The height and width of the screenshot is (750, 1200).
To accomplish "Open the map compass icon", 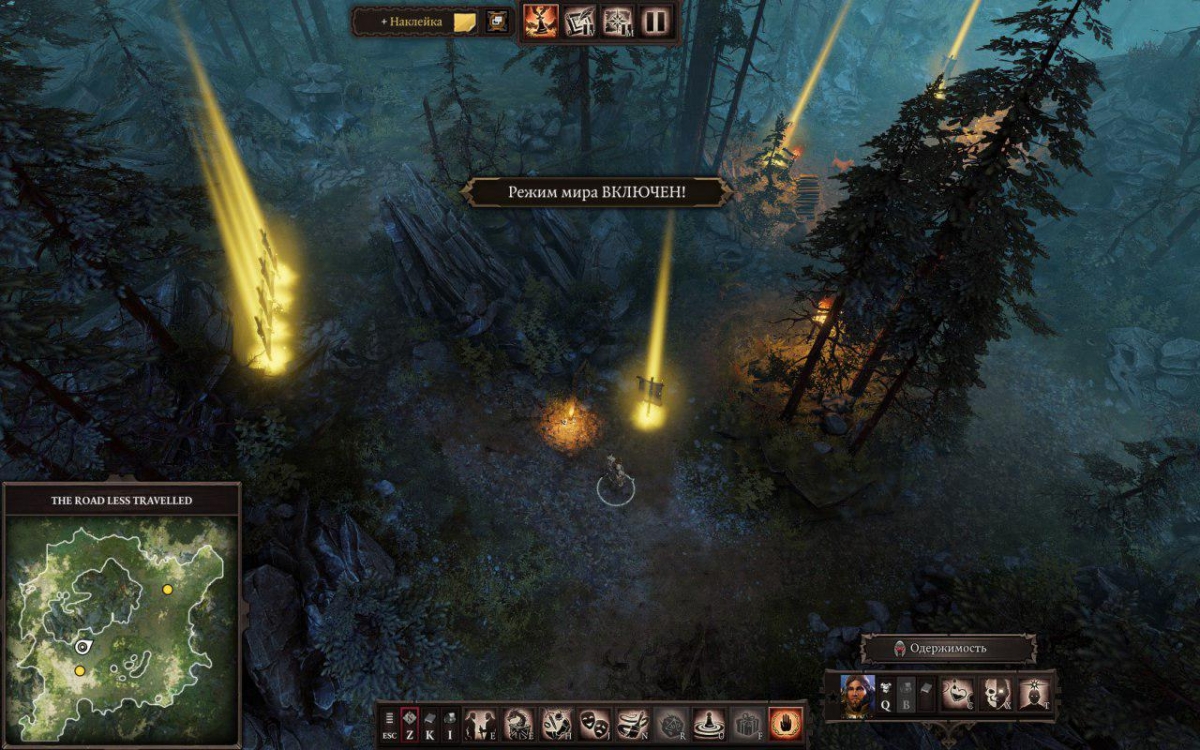I will point(617,21).
